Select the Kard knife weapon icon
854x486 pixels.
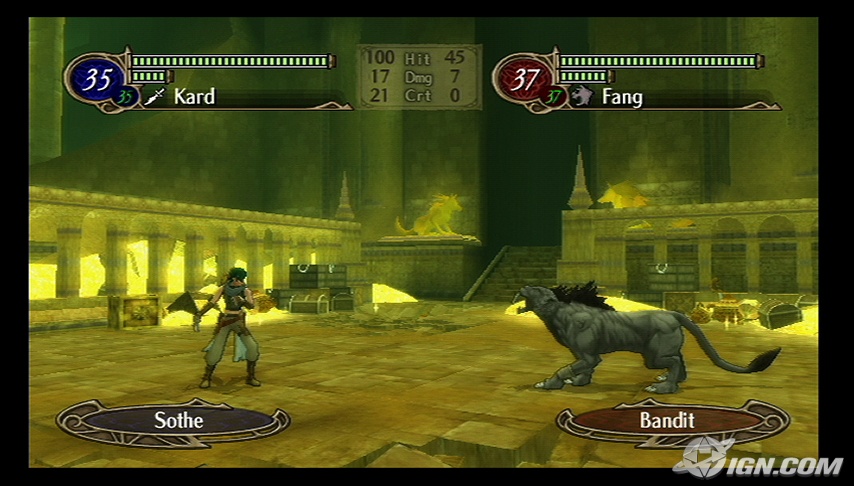[154, 97]
